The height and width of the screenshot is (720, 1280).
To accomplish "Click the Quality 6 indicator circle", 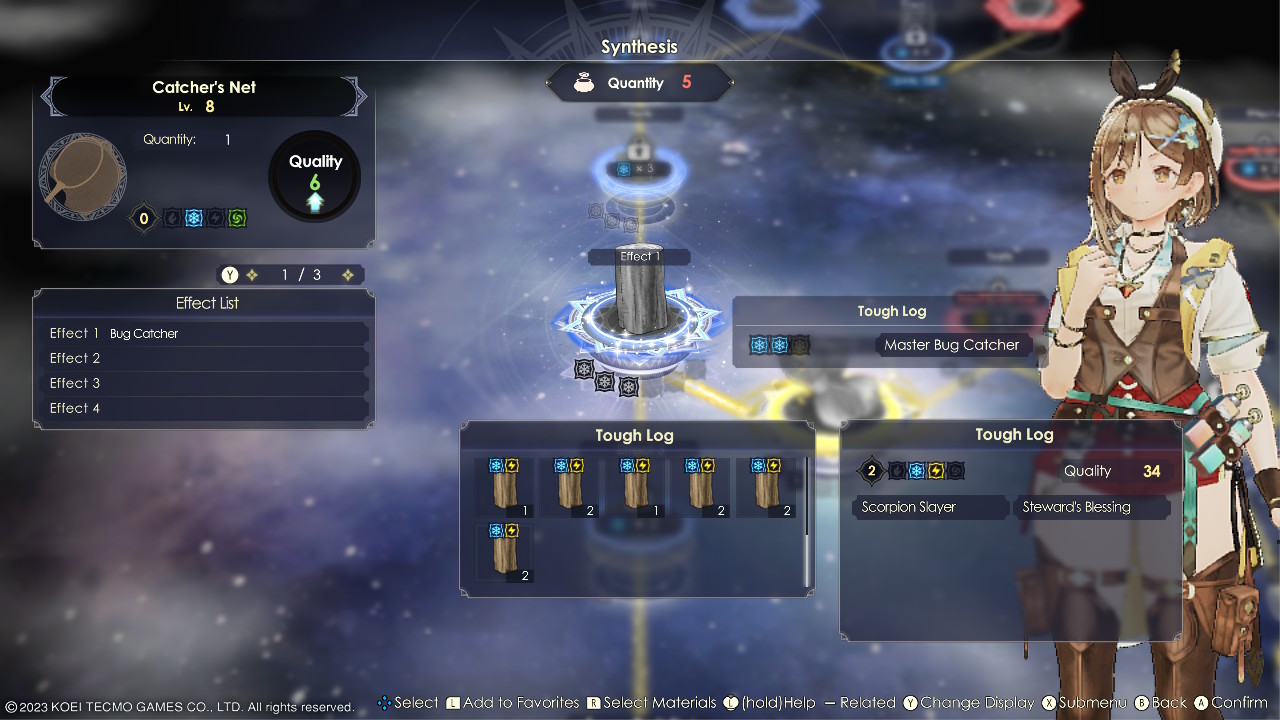I will pos(315,177).
